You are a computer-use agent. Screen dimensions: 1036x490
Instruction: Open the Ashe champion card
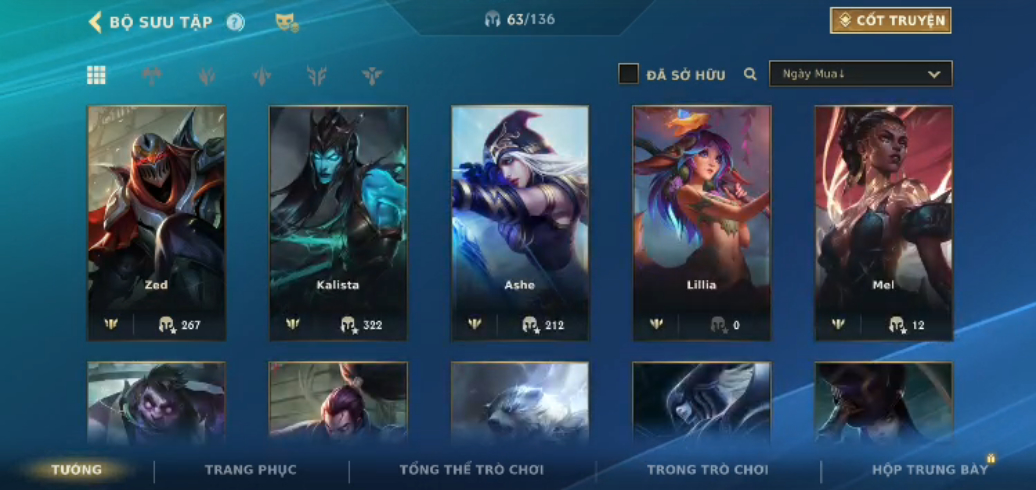tap(520, 222)
